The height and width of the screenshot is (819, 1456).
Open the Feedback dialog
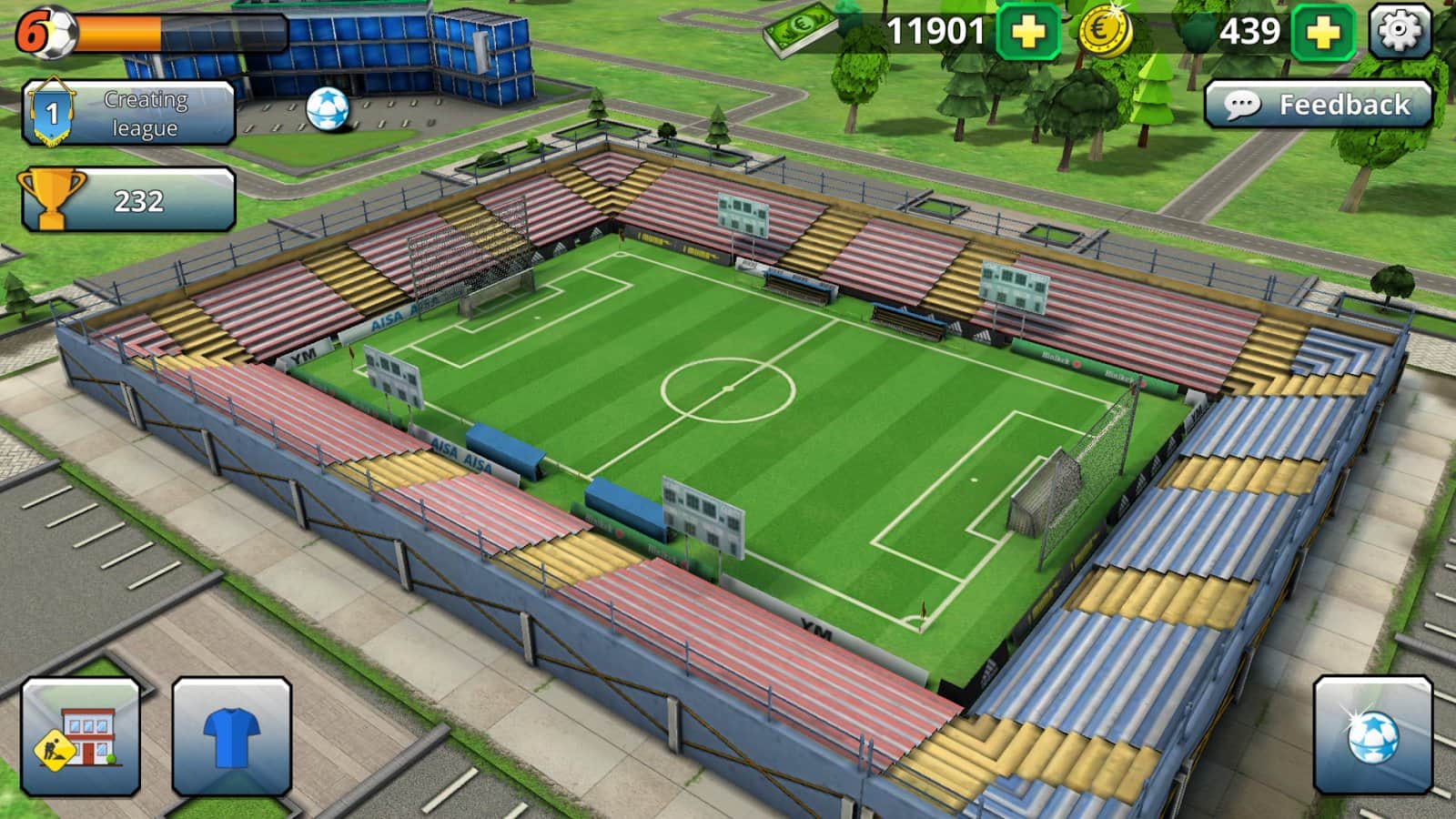point(1319,105)
